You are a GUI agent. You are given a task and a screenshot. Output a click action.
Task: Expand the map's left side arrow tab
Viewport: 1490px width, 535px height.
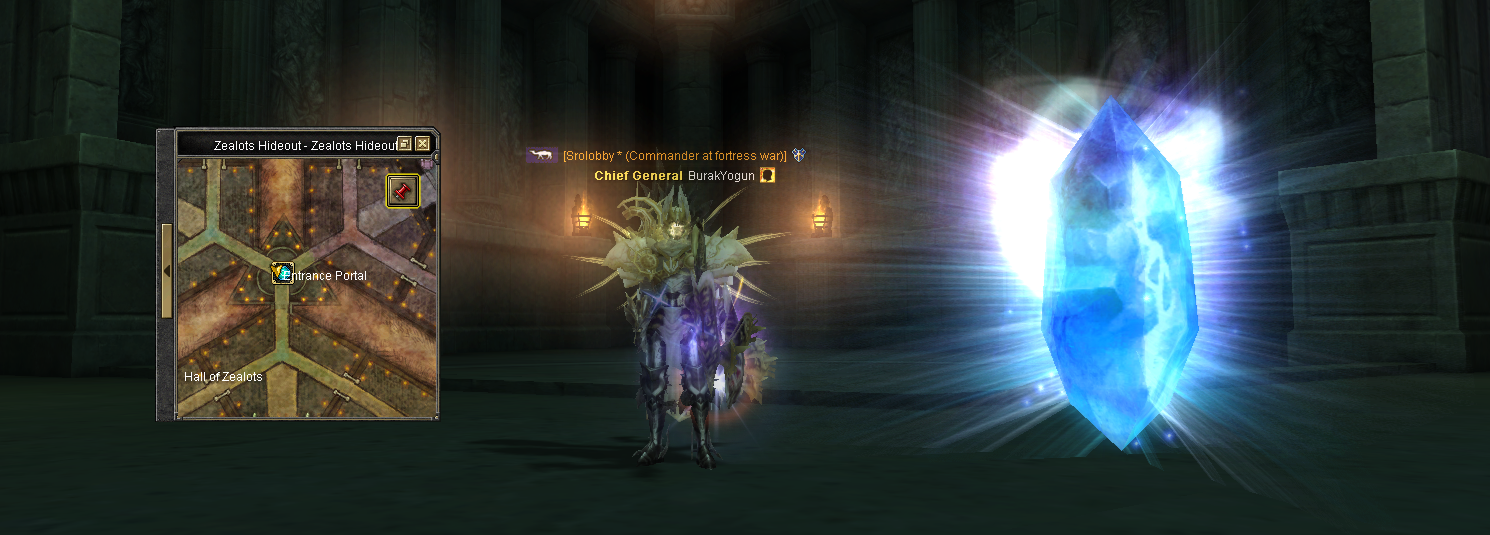tap(166, 271)
